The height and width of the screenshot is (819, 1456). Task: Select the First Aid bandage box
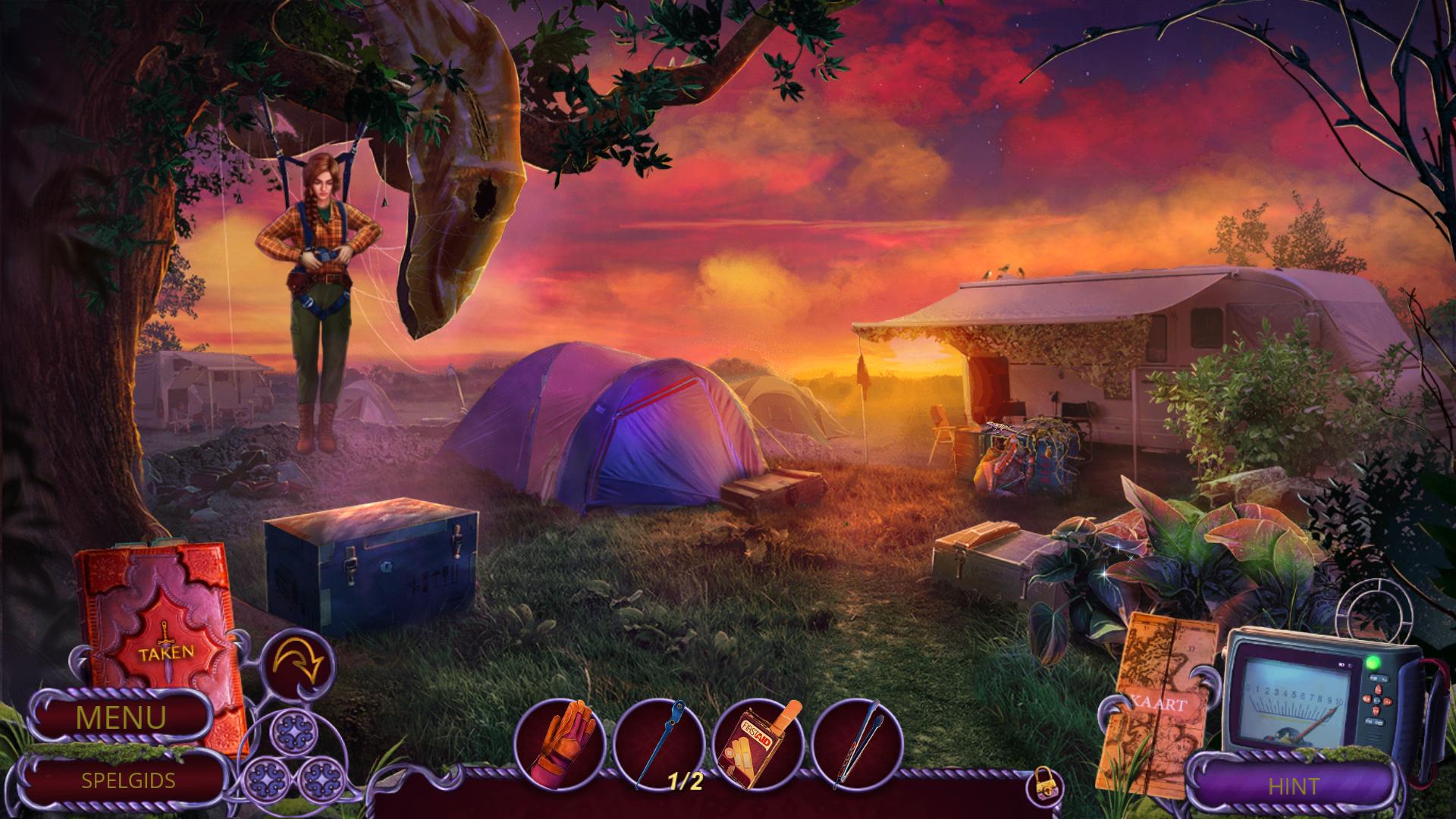(757, 743)
